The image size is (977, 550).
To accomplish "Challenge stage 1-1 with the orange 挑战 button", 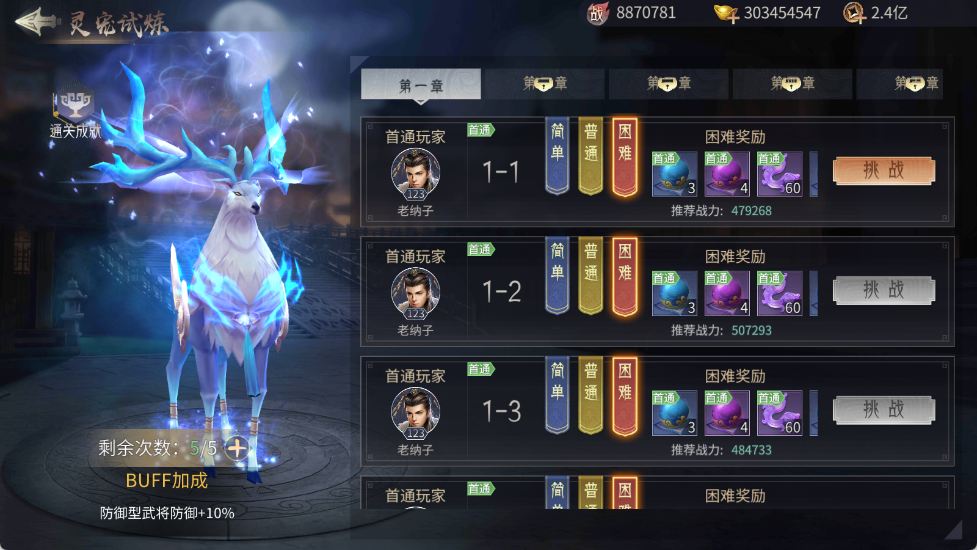I will tap(884, 170).
